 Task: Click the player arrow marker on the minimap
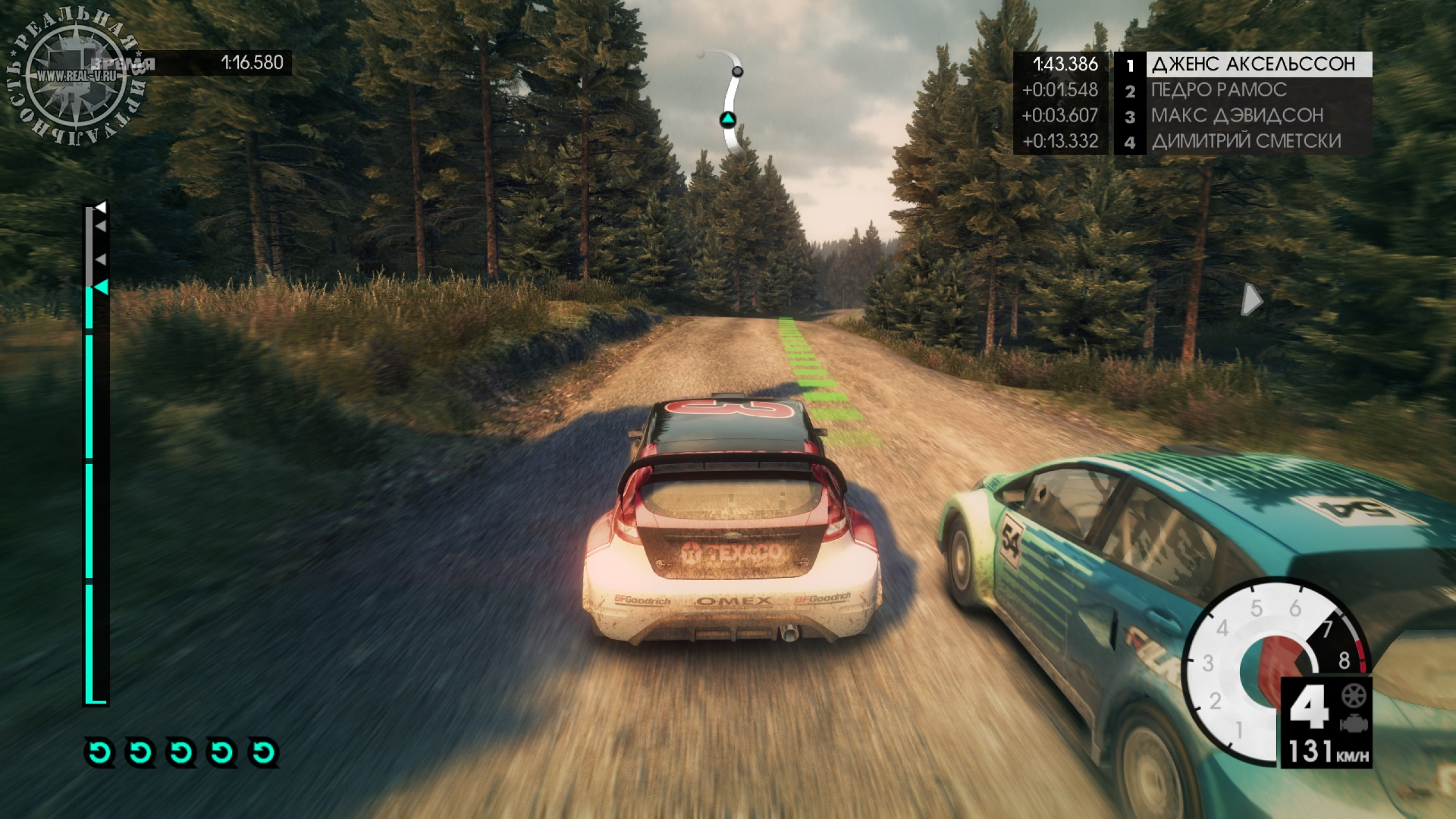click(729, 119)
